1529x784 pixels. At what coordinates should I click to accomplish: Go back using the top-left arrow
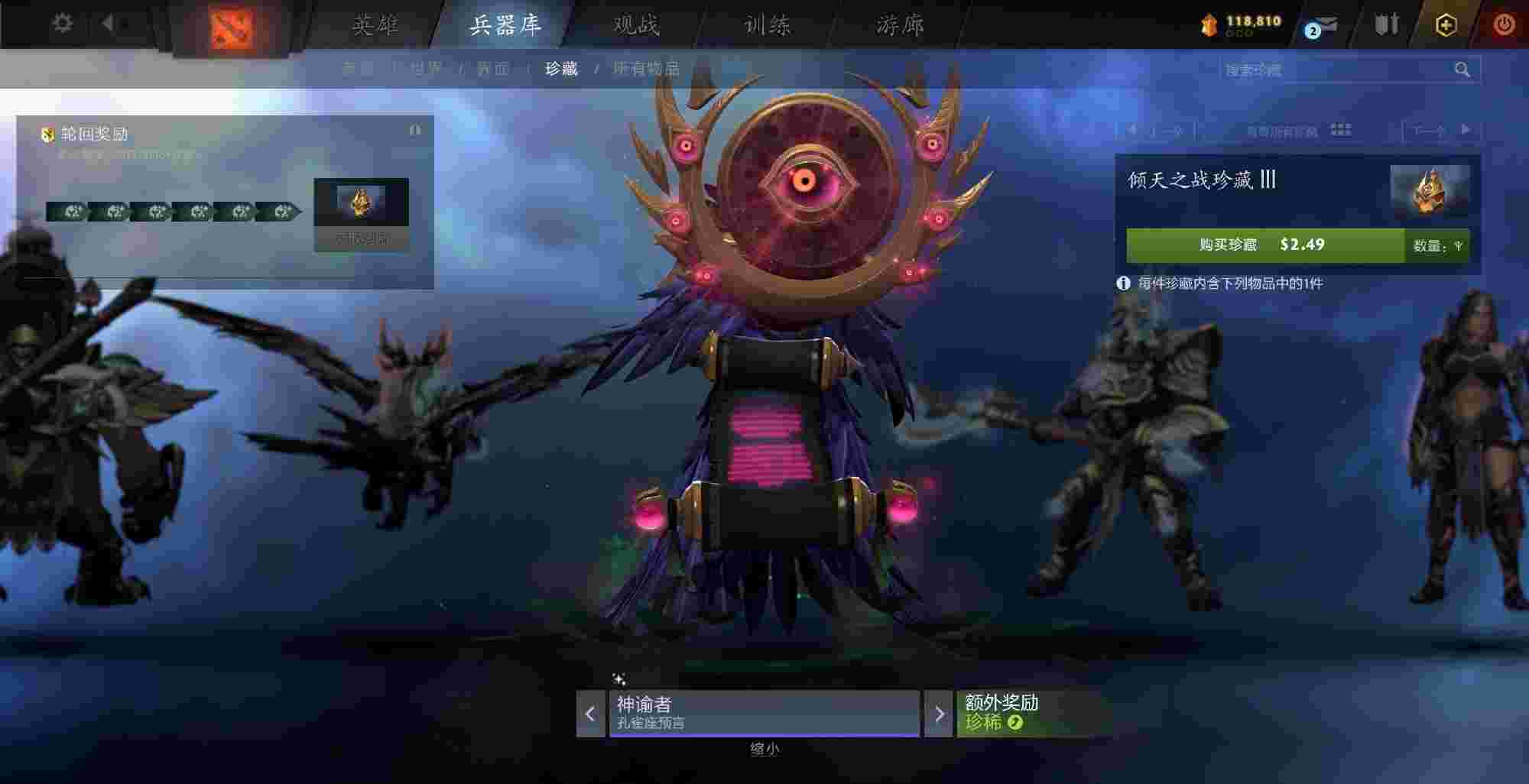tap(108, 24)
